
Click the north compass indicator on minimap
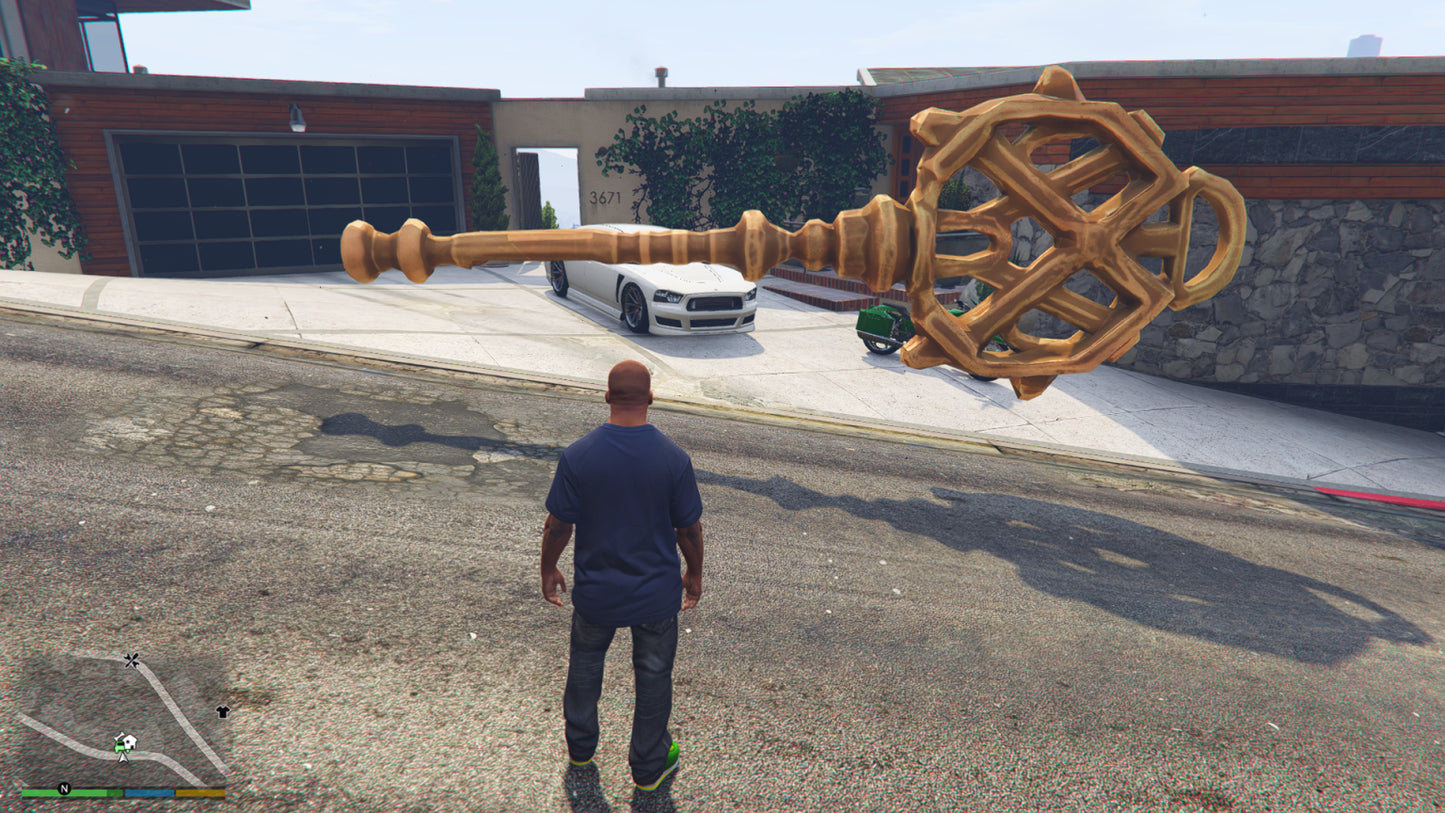[64, 789]
